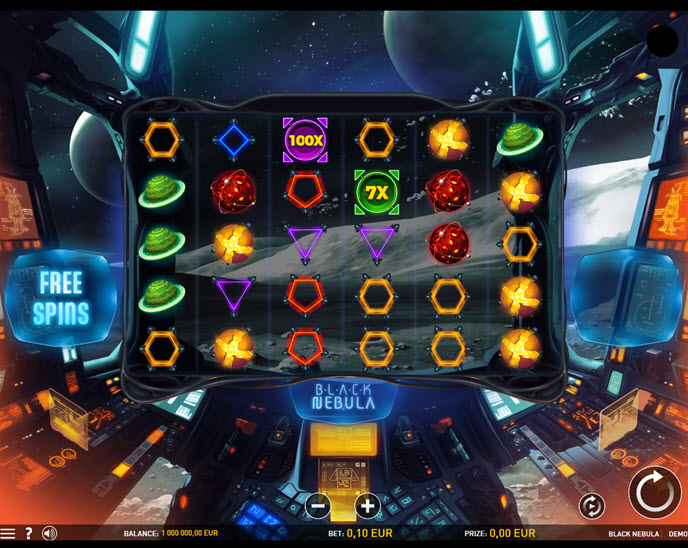Spin the reels with the circular arrow button

click(x=654, y=492)
